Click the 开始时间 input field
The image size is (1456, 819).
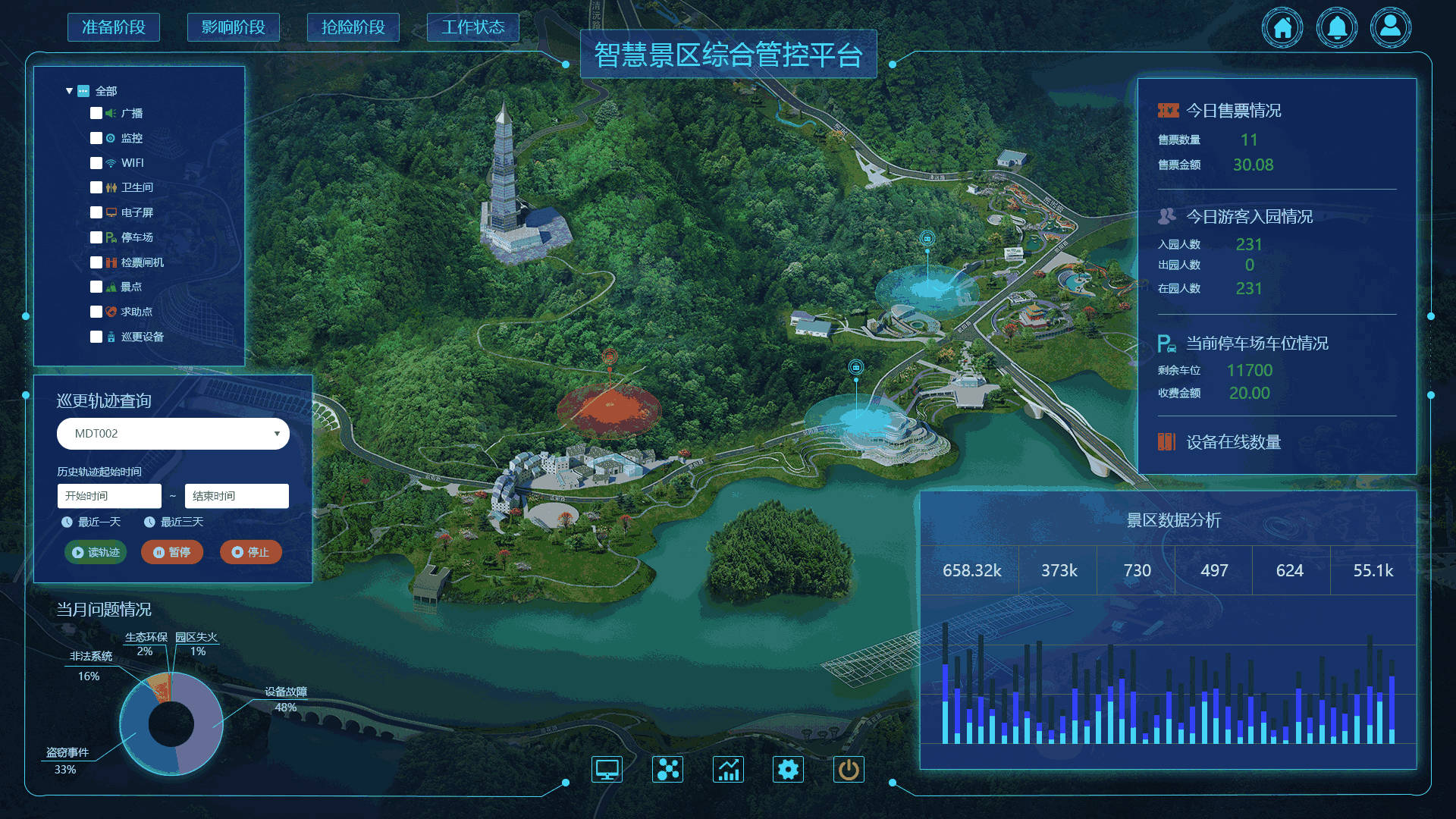click(108, 496)
